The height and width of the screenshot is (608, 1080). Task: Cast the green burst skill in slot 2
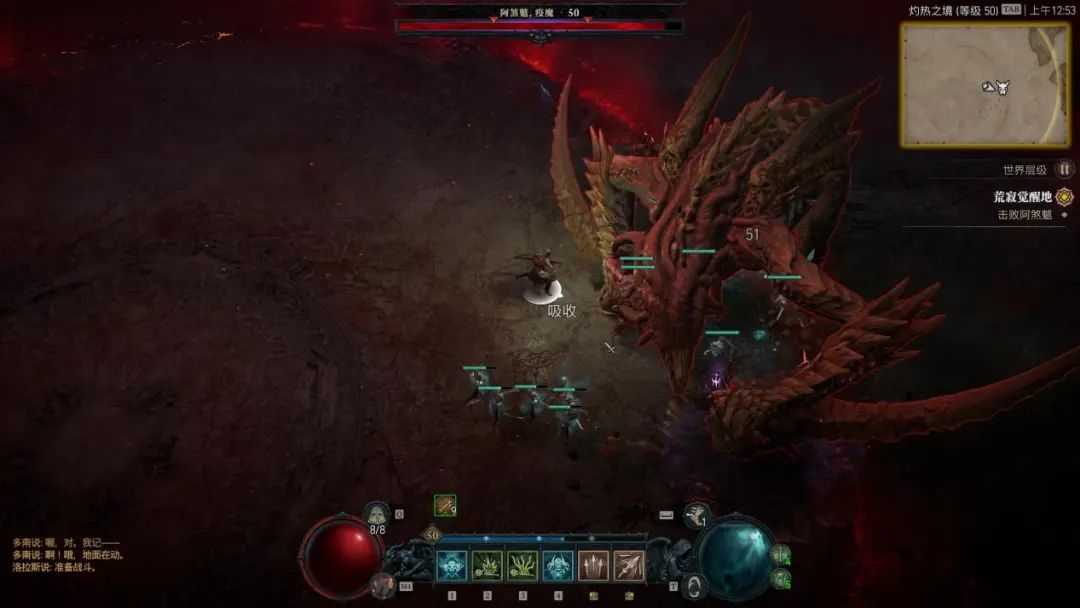coord(487,566)
